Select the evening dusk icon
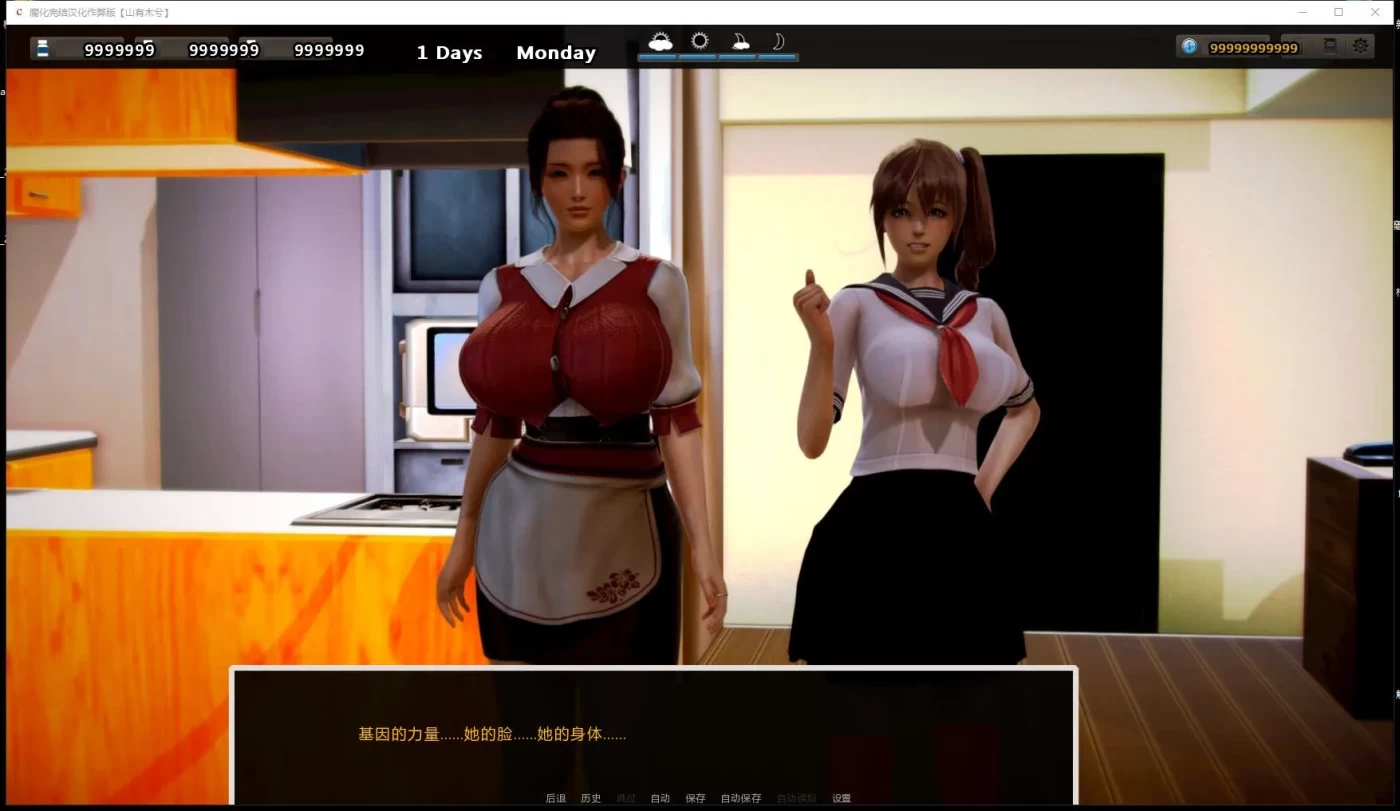This screenshot has height=811, width=1400. (740, 40)
